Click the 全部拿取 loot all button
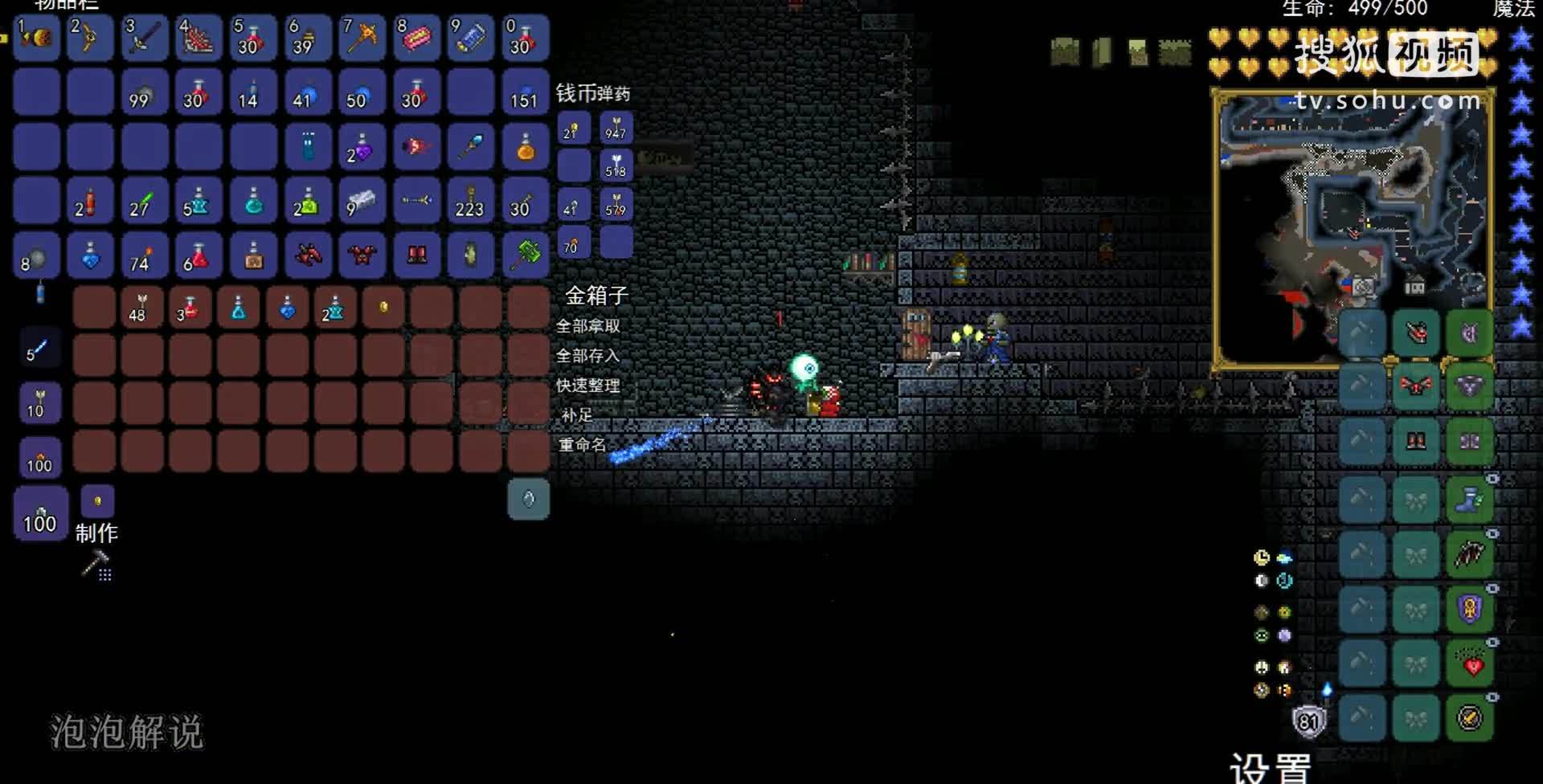This screenshot has width=1543, height=784. point(587,326)
